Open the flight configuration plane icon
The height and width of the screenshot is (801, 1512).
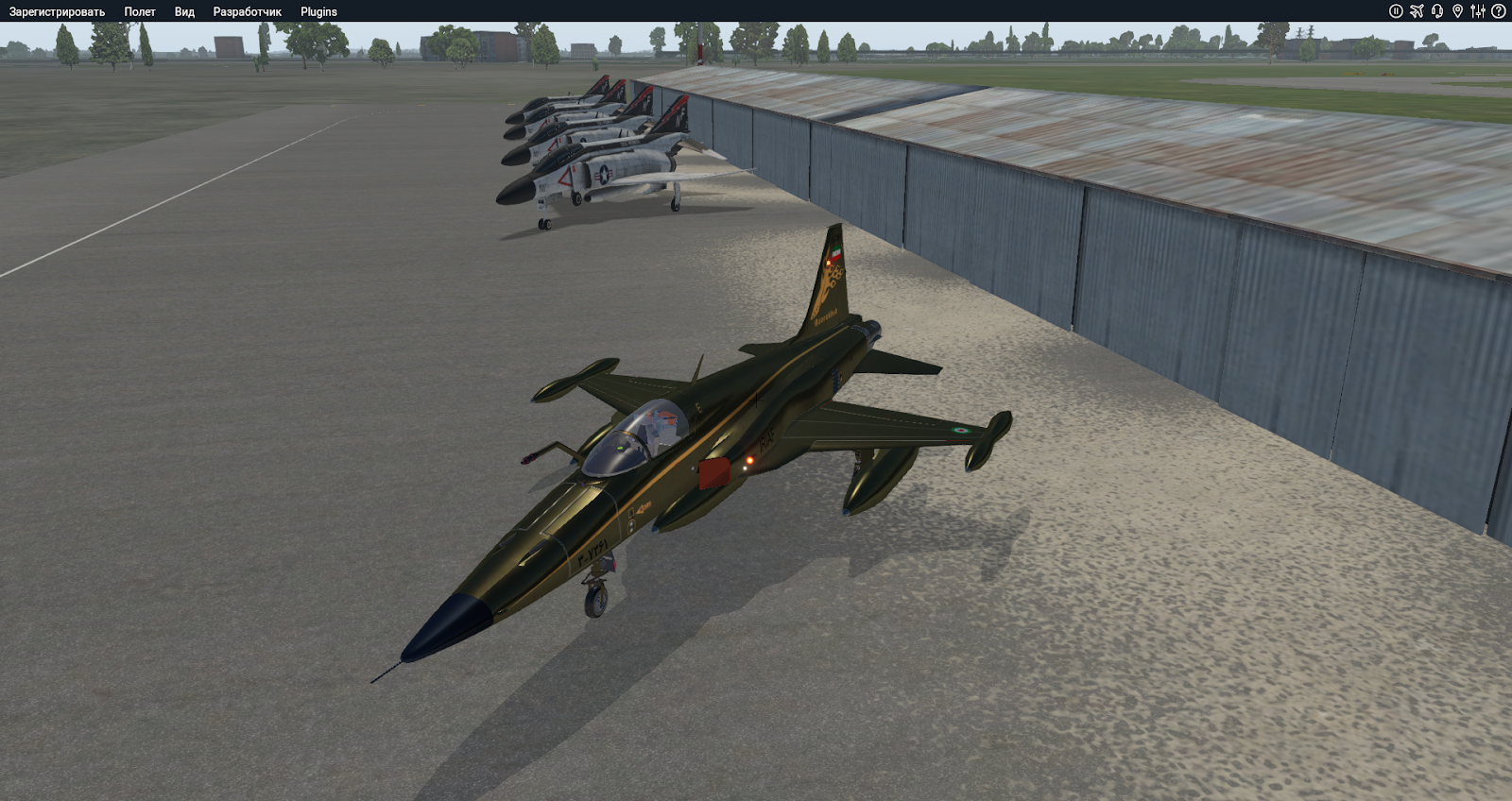1415,10
